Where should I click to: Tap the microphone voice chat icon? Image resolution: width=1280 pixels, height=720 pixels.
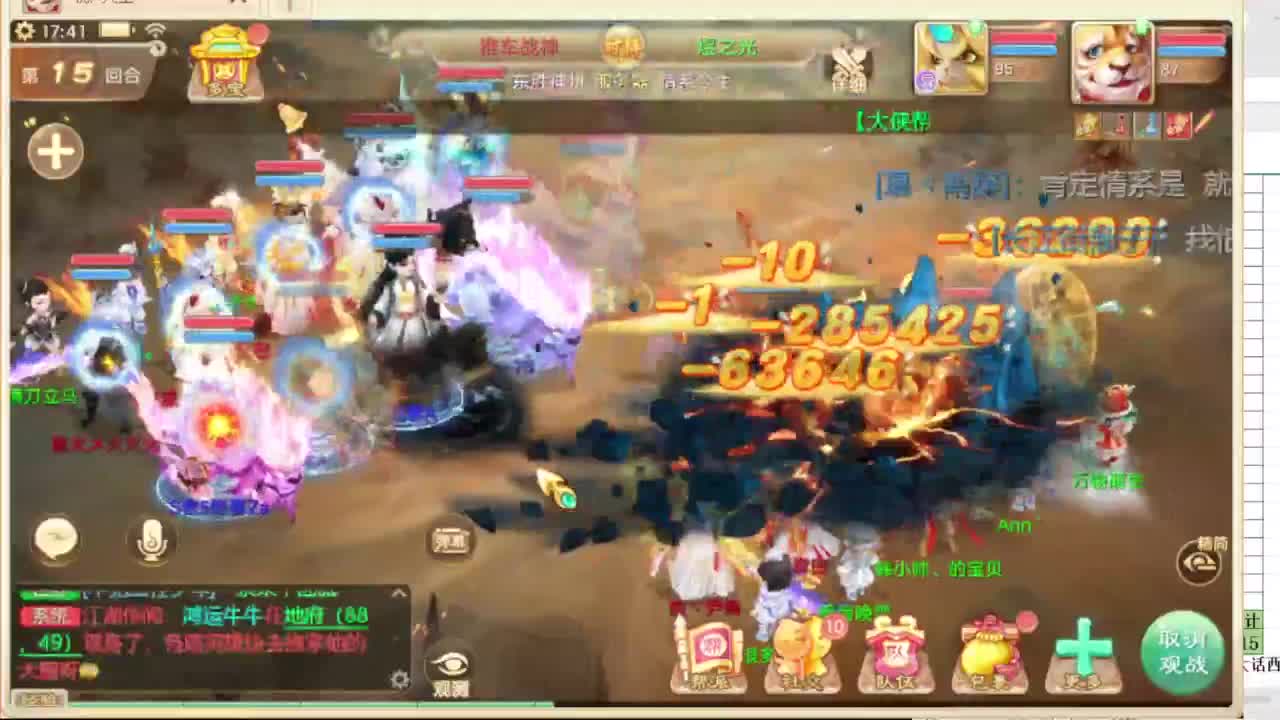[152, 541]
